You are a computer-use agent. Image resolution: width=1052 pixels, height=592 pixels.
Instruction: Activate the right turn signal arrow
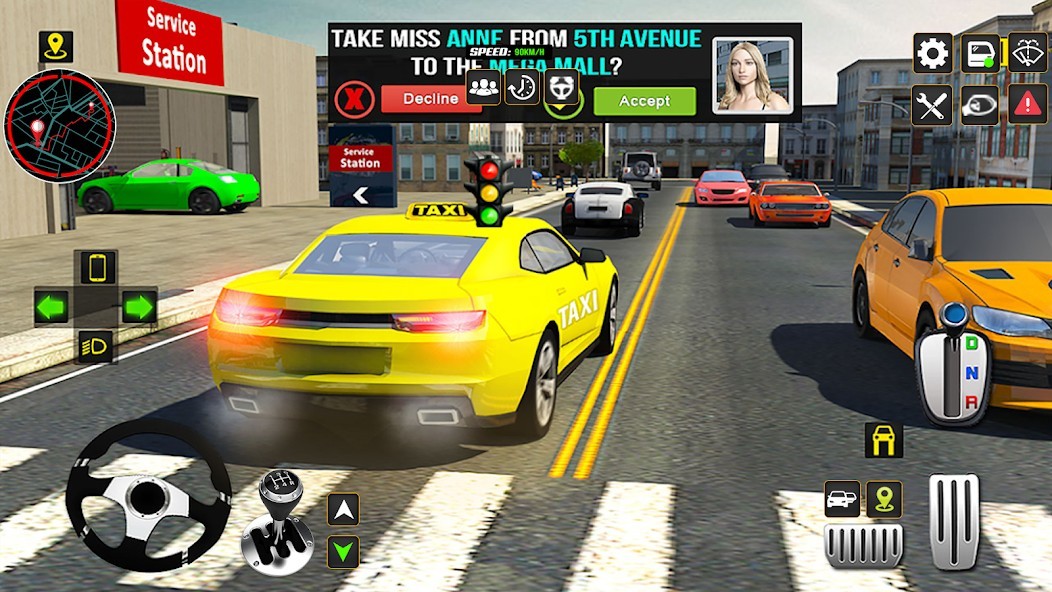[139, 306]
